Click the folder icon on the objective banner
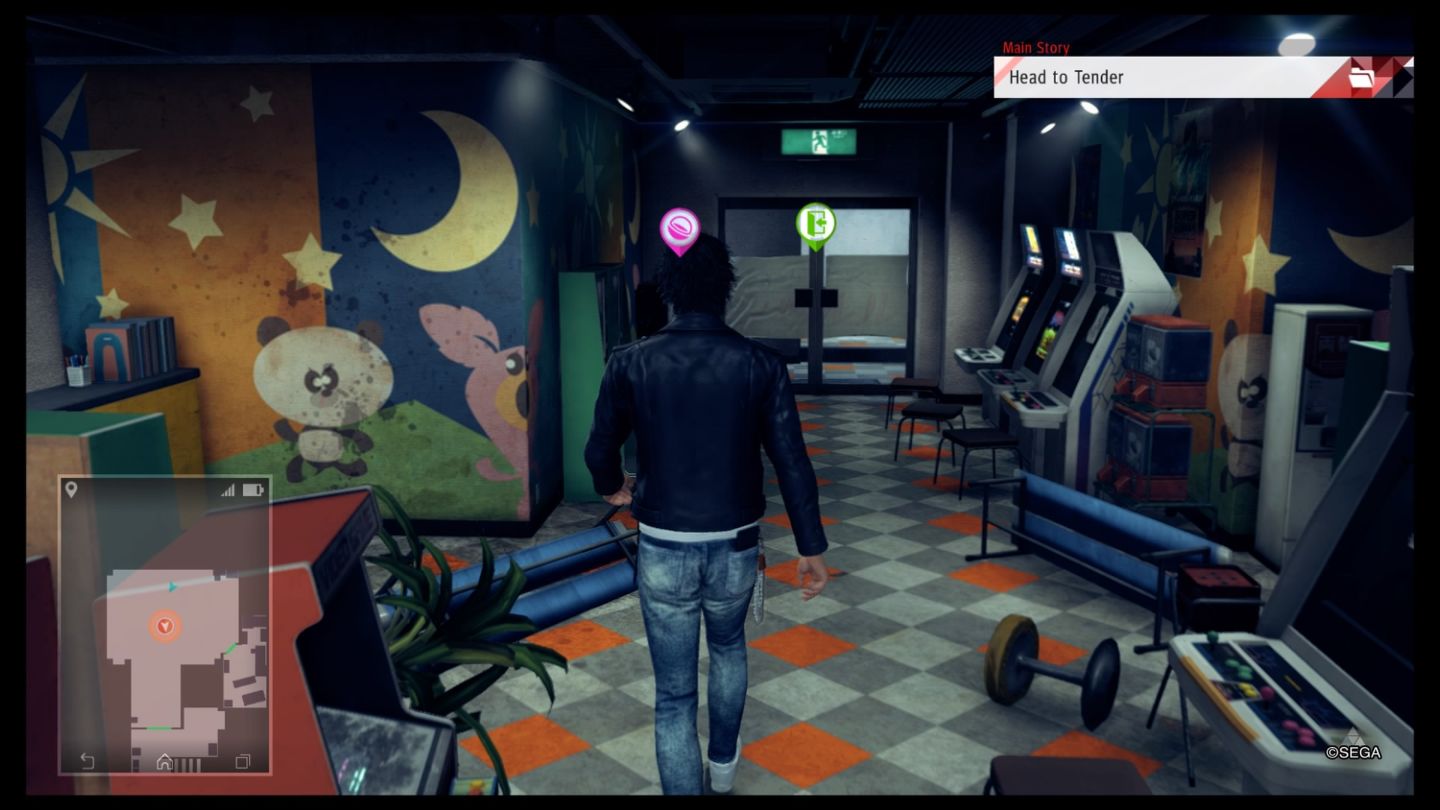The image size is (1440, 810). 1361,77
